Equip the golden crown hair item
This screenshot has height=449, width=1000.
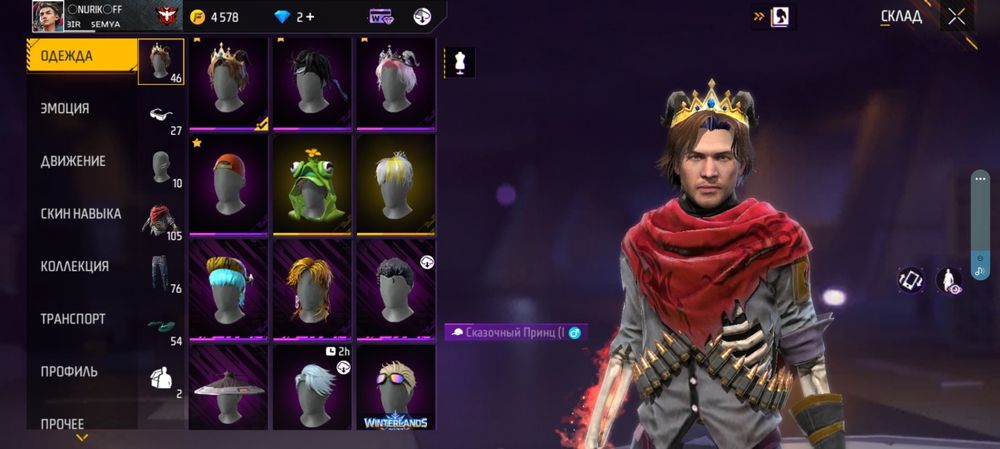[x=228, y=82]
